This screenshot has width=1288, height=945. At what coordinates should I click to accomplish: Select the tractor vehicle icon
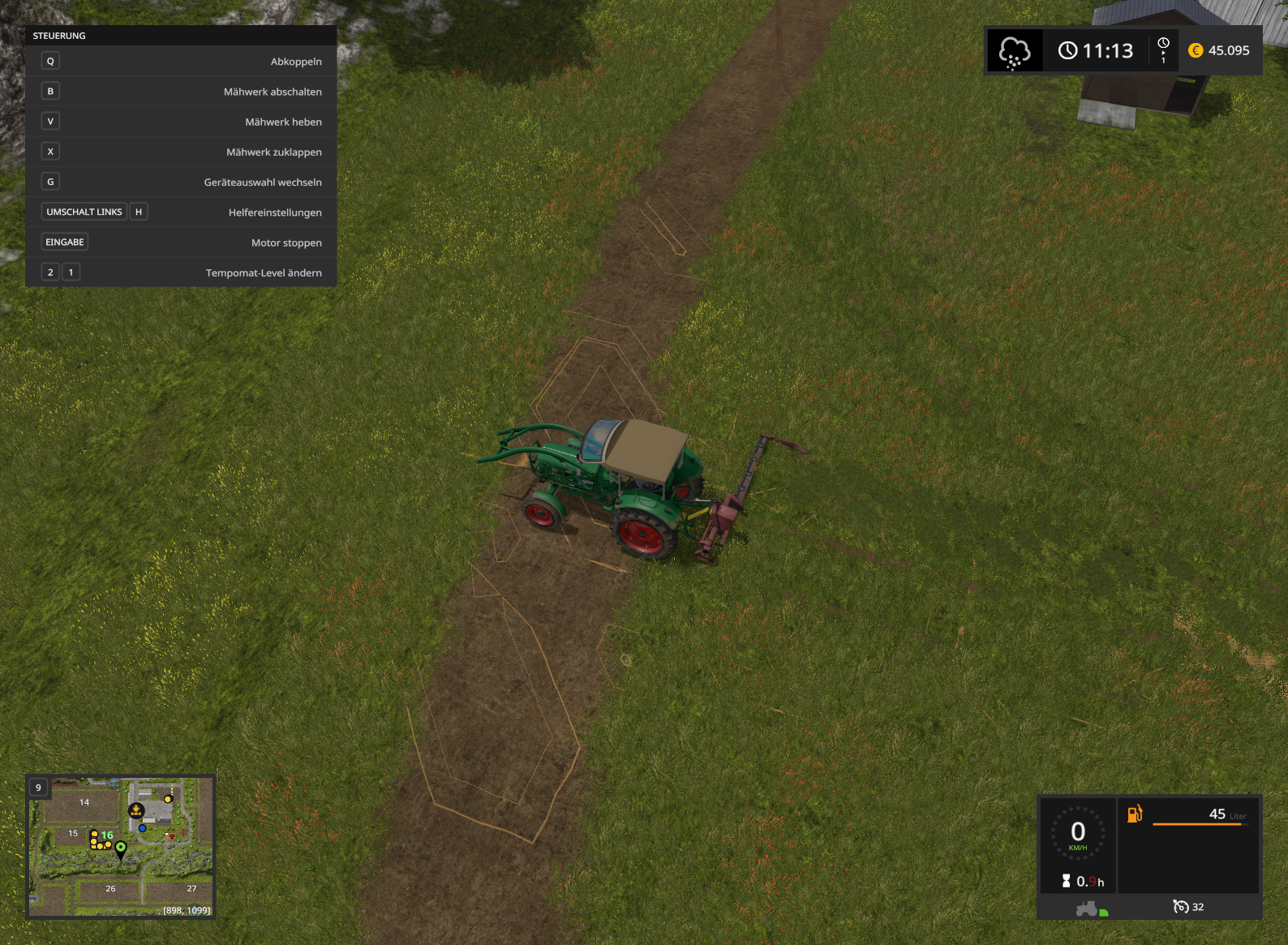pyautogui.click(x=1087, y=908)
